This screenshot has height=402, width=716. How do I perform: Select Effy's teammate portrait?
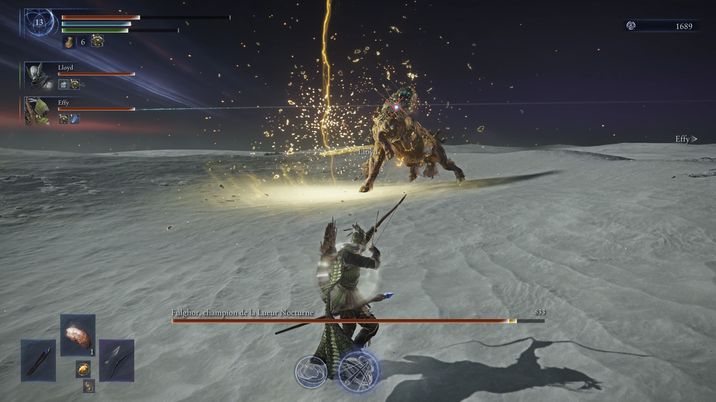[x=38, y=110]
